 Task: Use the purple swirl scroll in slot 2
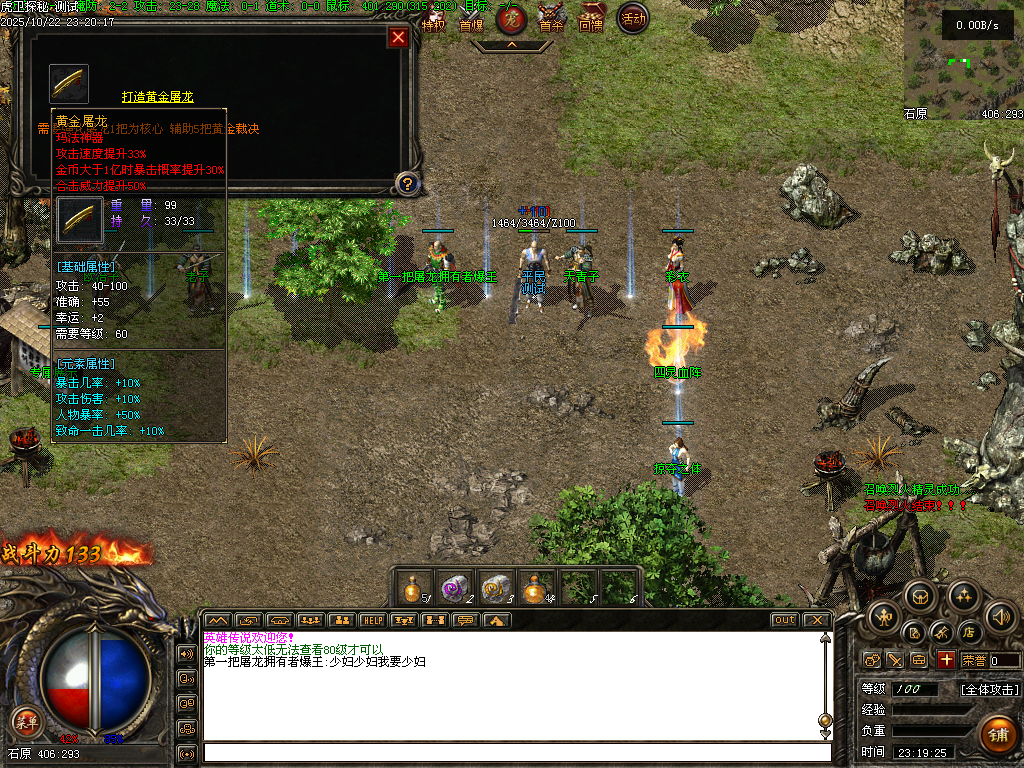click(455, 588)
